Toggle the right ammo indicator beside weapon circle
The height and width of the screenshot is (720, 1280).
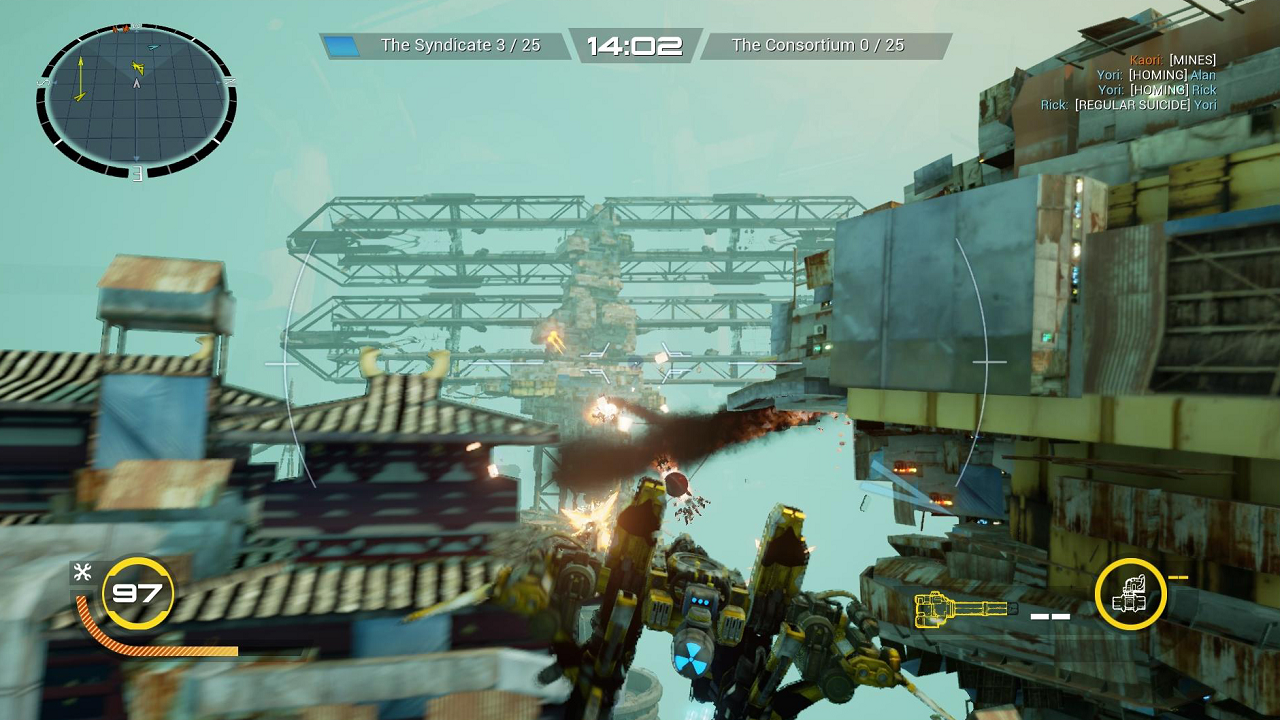(1178, 577)
